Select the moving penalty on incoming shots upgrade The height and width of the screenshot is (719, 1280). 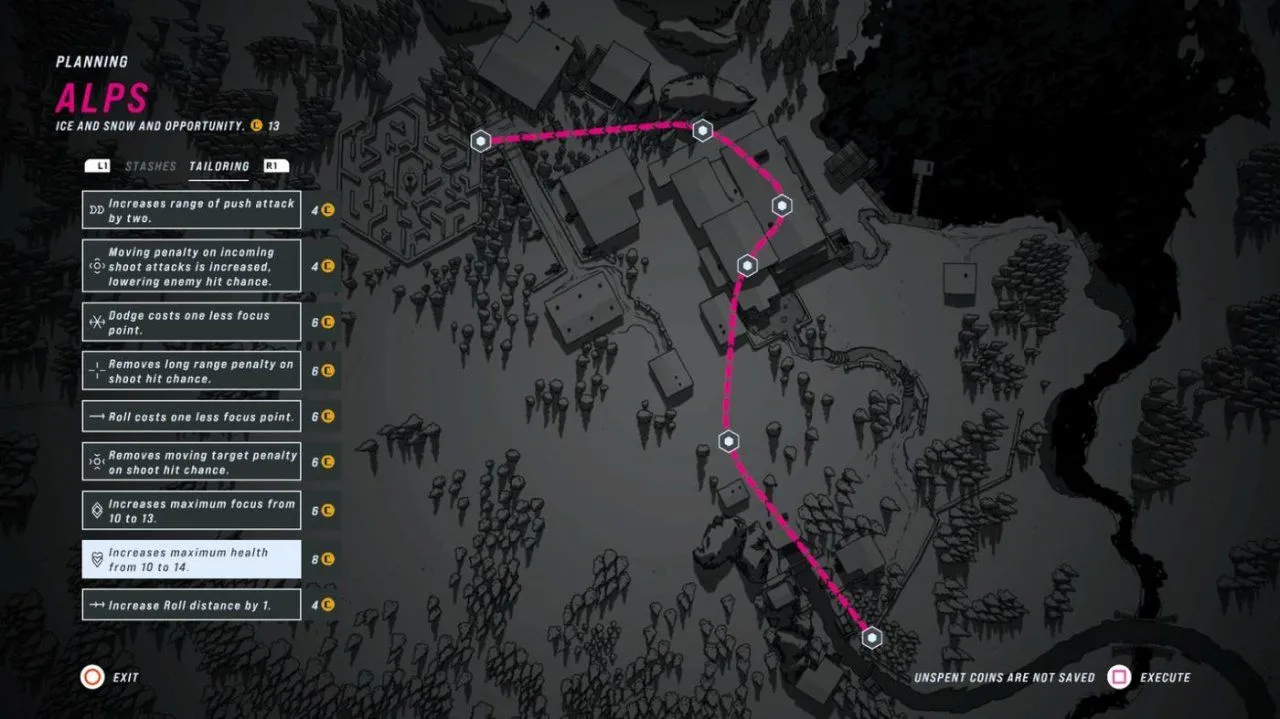(191, 266)
